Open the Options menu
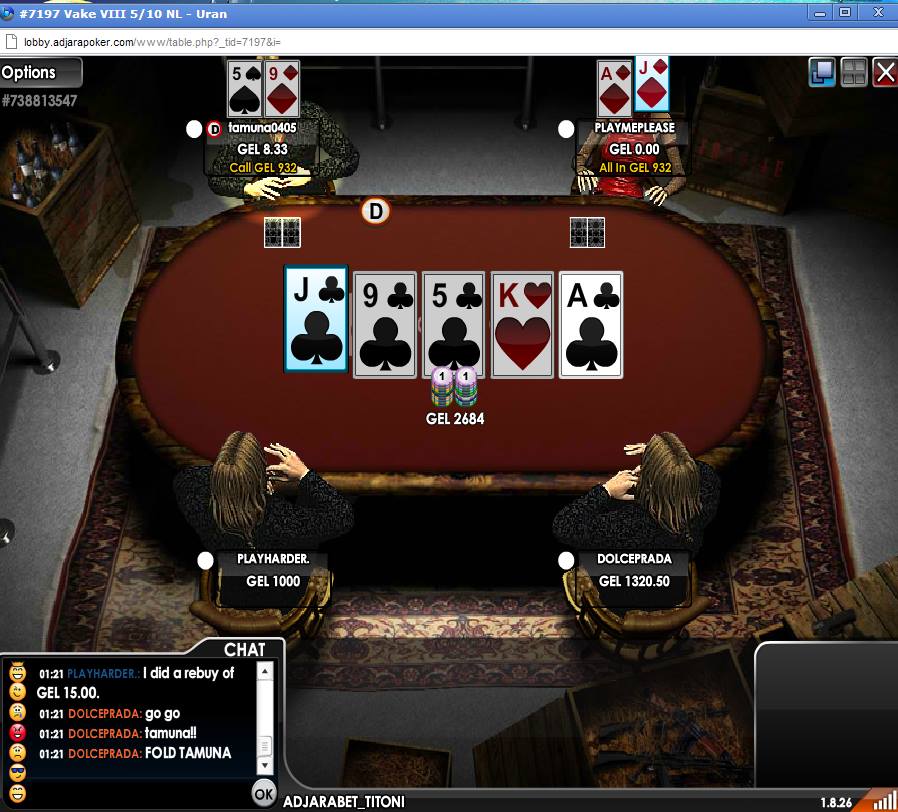Image resolution: width=898 pixels, height=812 pixels. pyautogui.click(x=40, y=72)
